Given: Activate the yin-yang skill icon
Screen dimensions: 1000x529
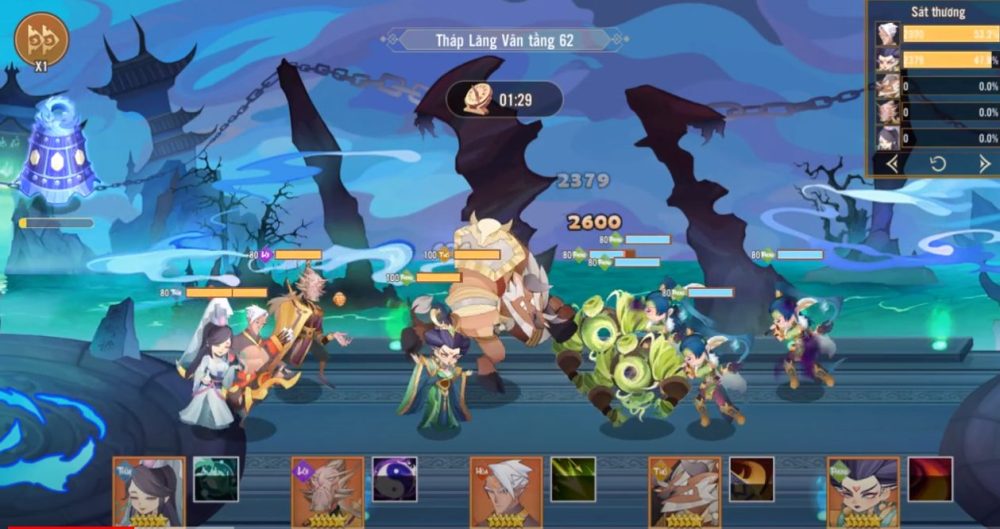Looking at the screenshot, I should [395, 479].
